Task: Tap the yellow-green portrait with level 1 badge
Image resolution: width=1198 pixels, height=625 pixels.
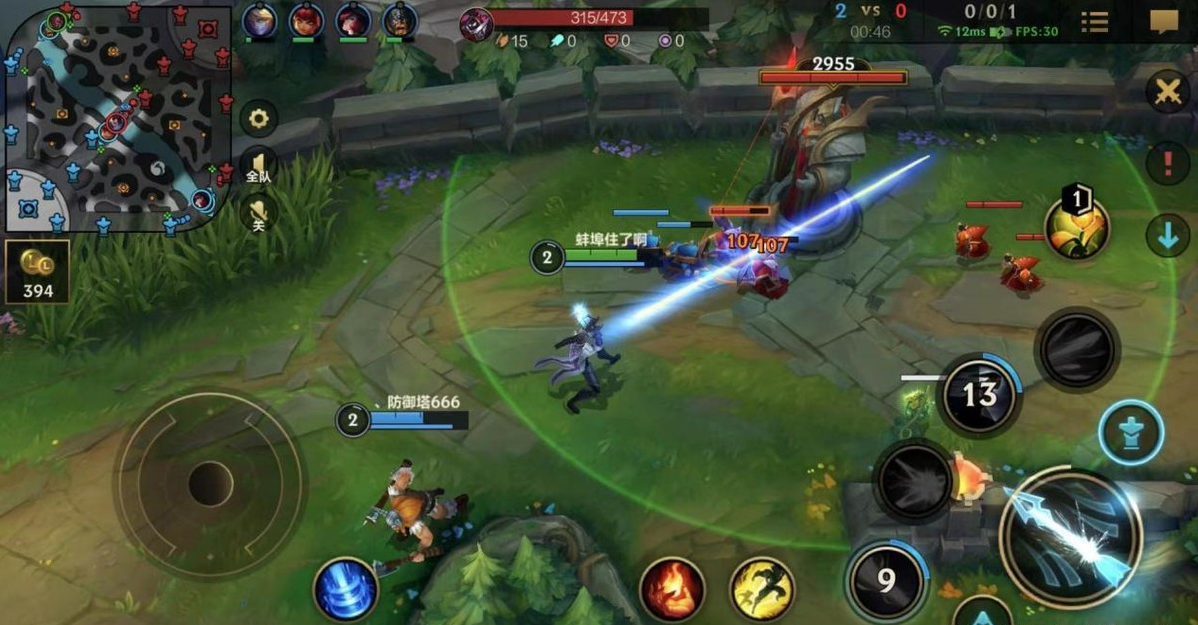Action: pyautogui.click(x=1077, y=227)
